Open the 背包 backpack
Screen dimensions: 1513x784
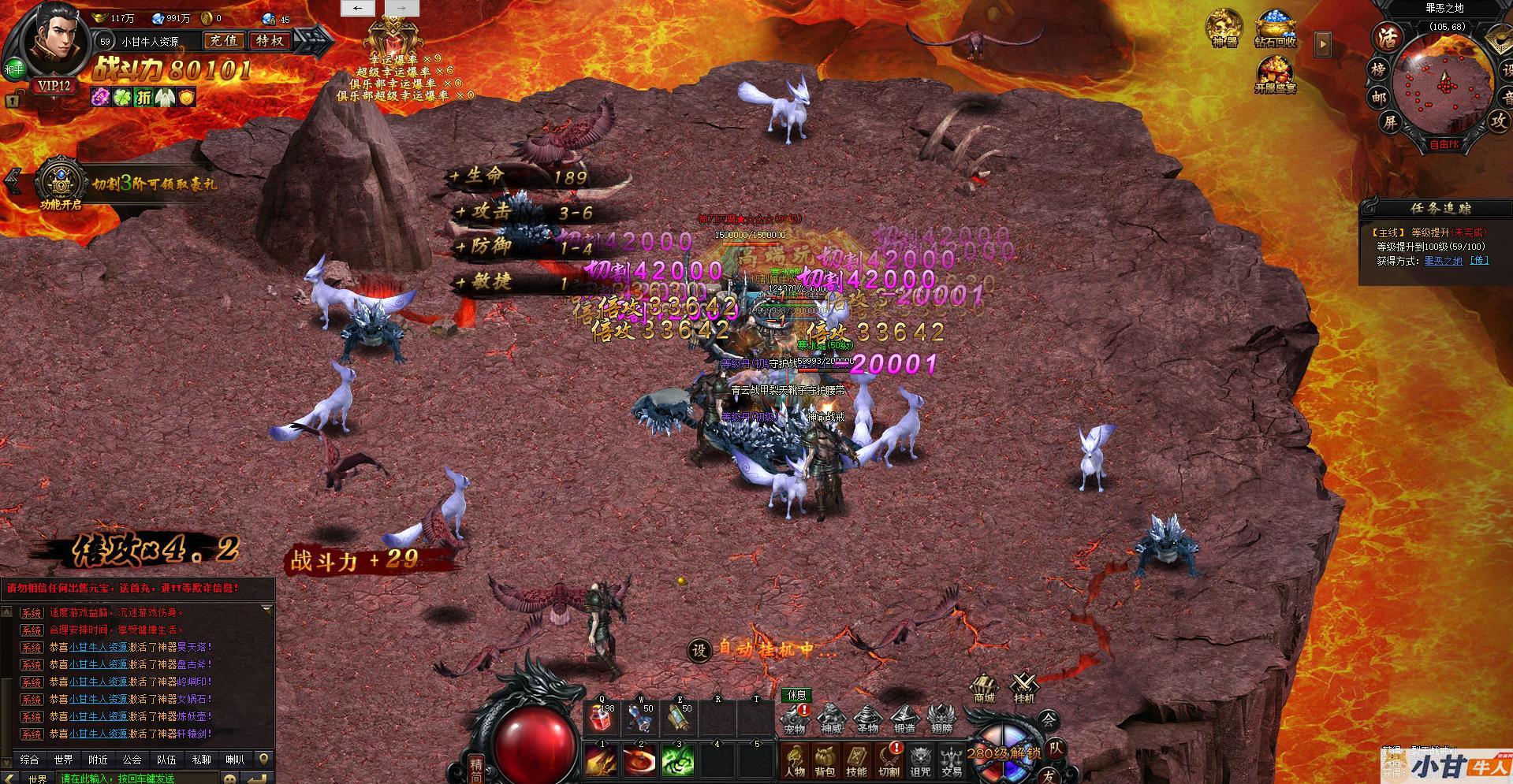(x=825, y=760)
